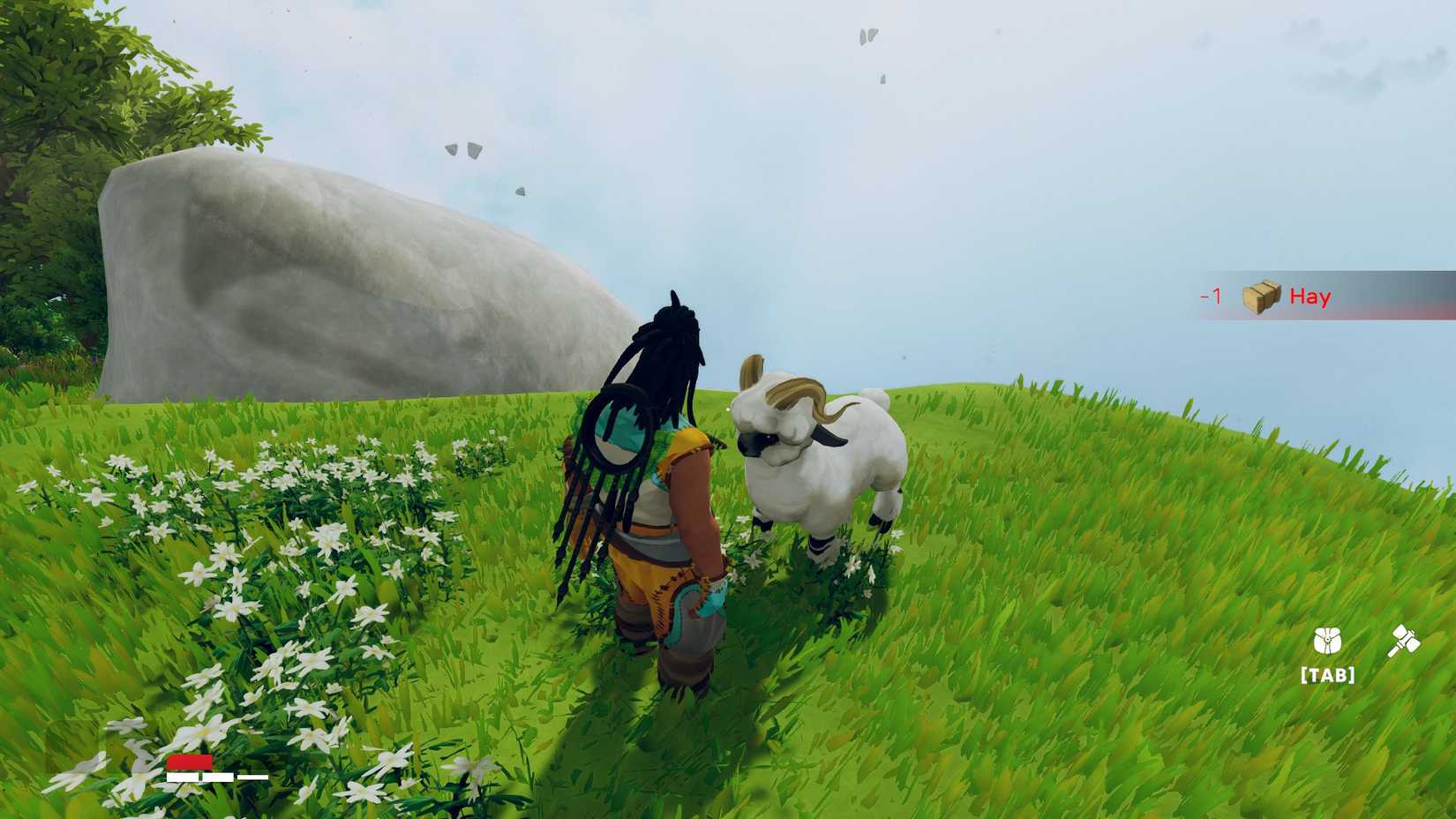Screen dimensions: 1456x819
Task: Click the leftmost white stamina segment
Action: click(x=183, y=778)
